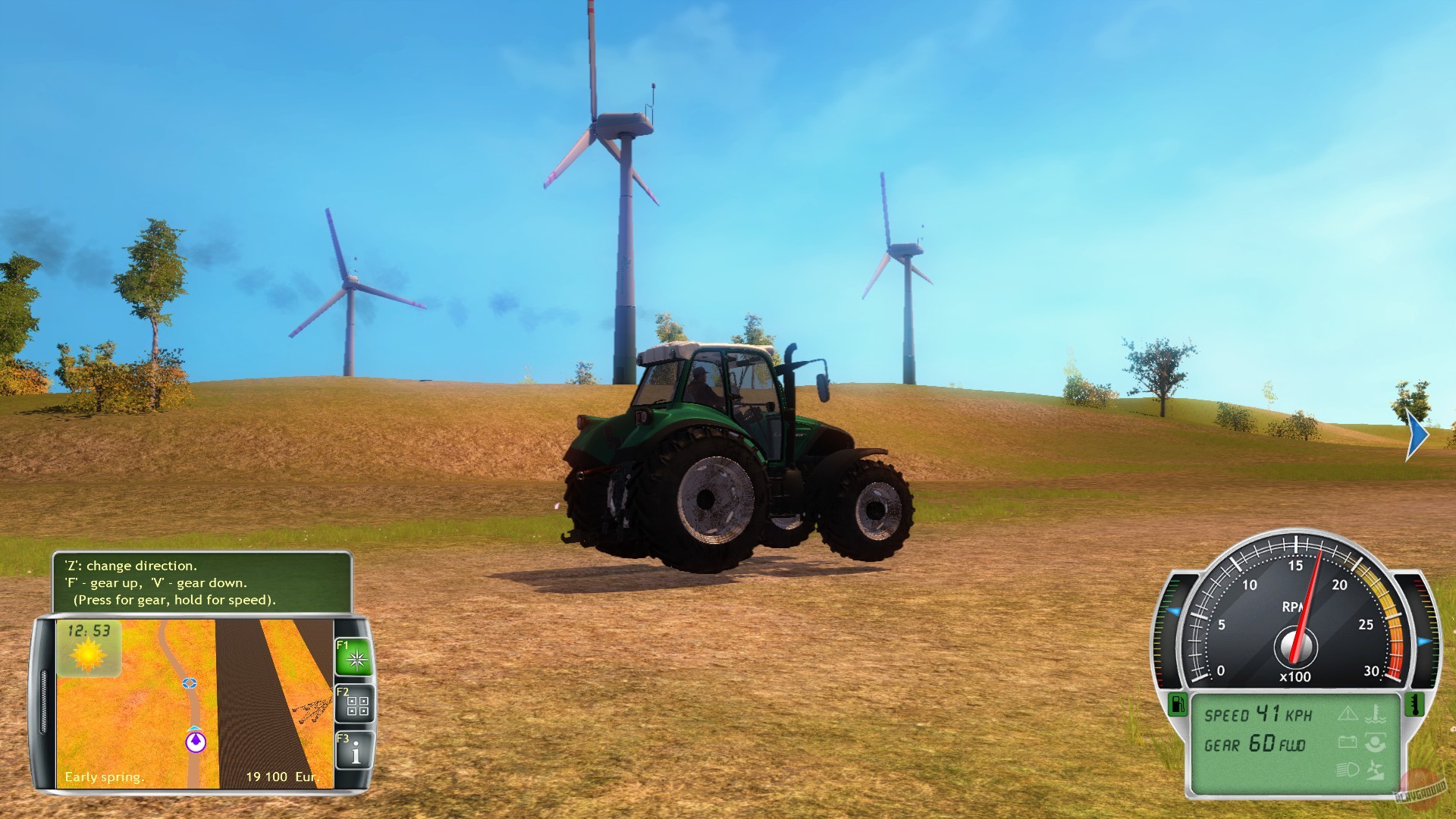Viewport: 1456px width, 819px height.
Task: Toggle the operator seat indicator
Action: tap(1375, 742)
